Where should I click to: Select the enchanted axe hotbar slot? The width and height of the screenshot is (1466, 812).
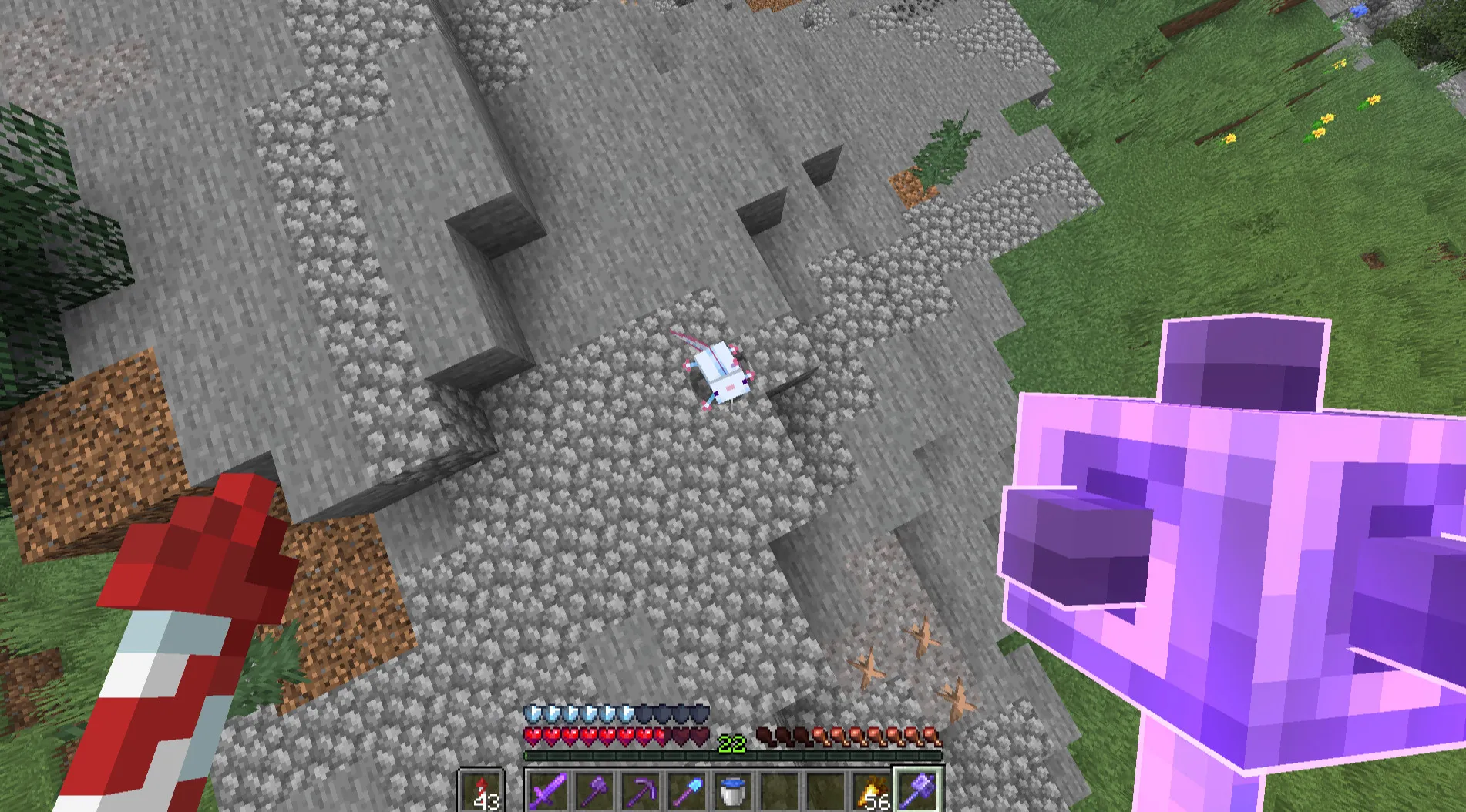coord(594,791)
